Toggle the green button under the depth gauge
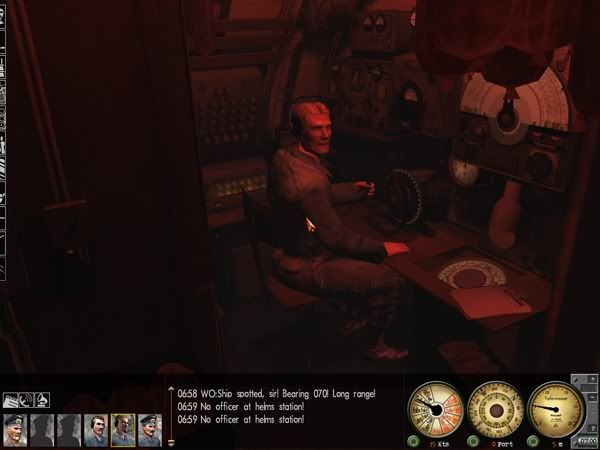This screenshot has width=600, height=450. [x=532, y=440]
